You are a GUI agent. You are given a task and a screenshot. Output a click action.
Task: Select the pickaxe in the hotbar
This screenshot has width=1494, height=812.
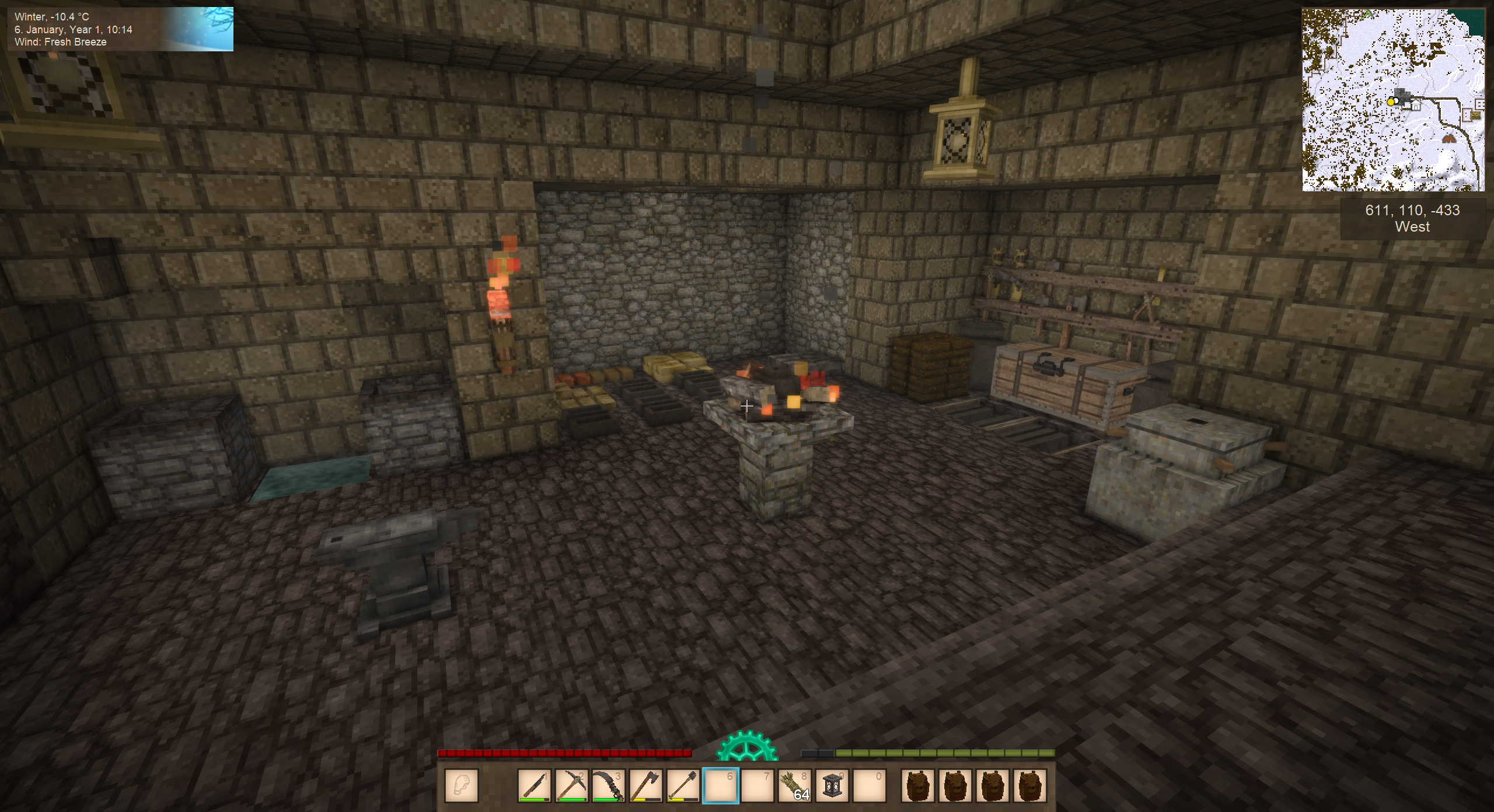coord(571,785)
